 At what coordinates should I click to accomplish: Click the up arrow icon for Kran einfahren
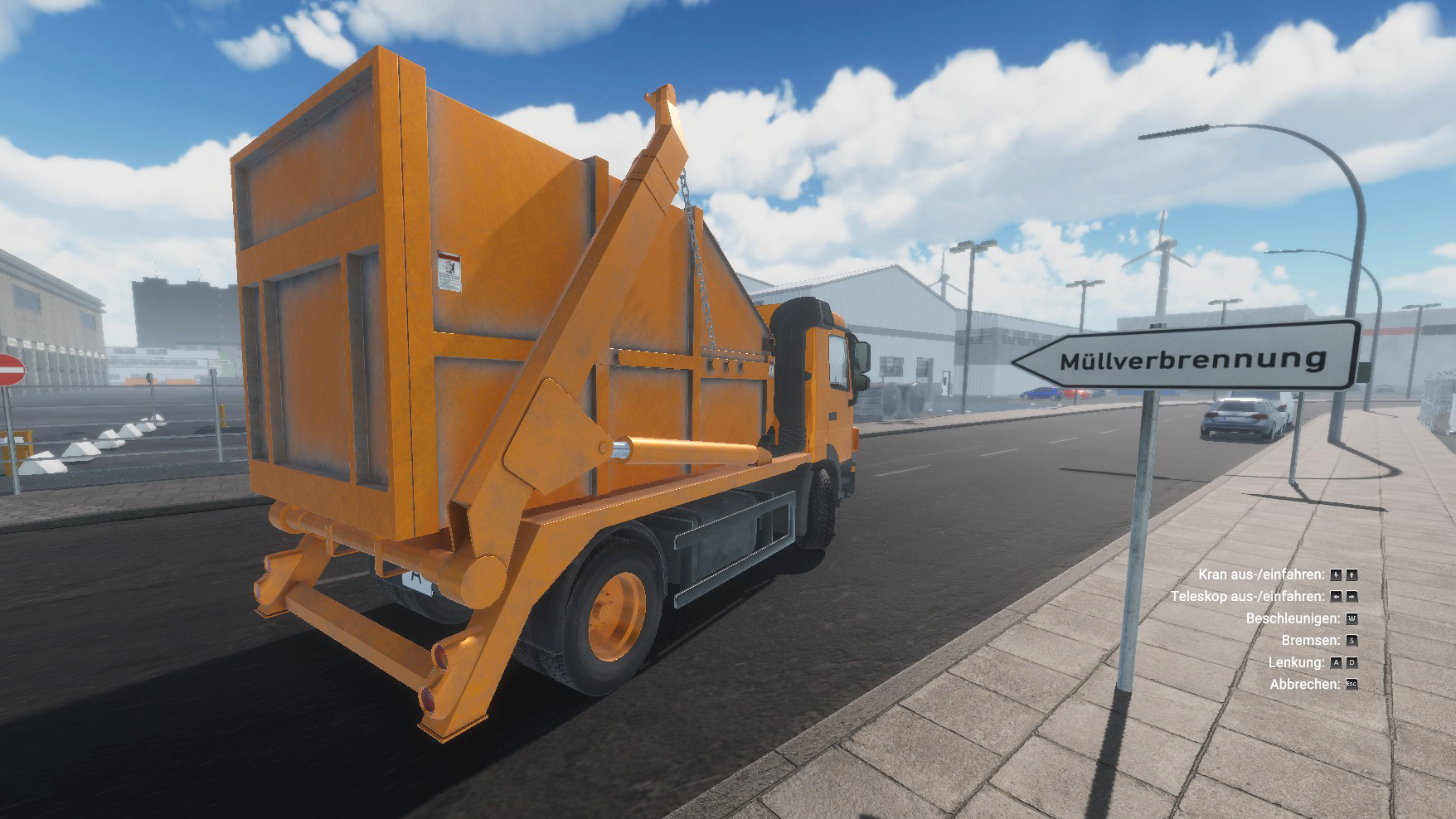(x=1352, y=574)
